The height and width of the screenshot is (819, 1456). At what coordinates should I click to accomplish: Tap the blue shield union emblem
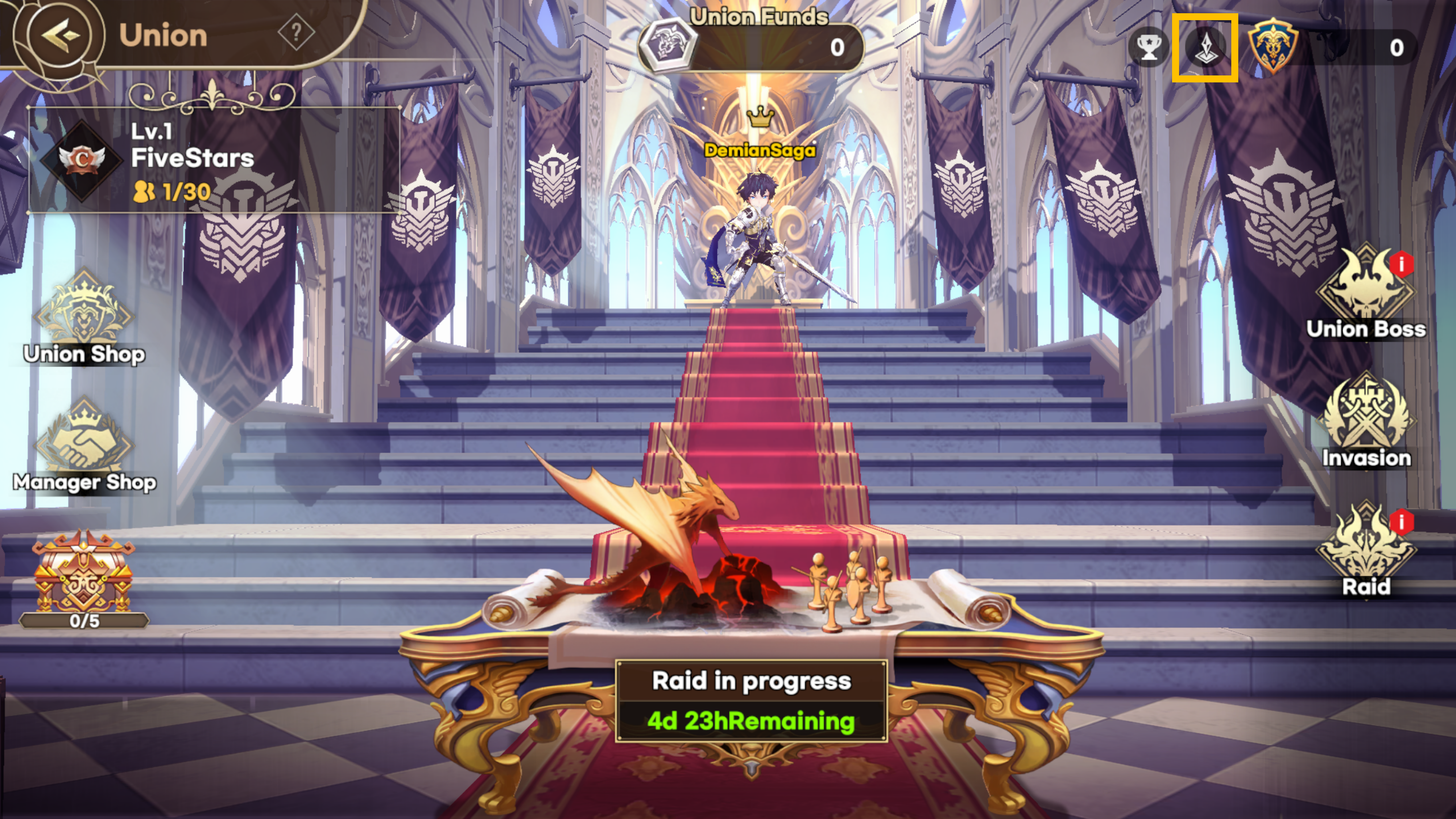tap(1272, 47)
